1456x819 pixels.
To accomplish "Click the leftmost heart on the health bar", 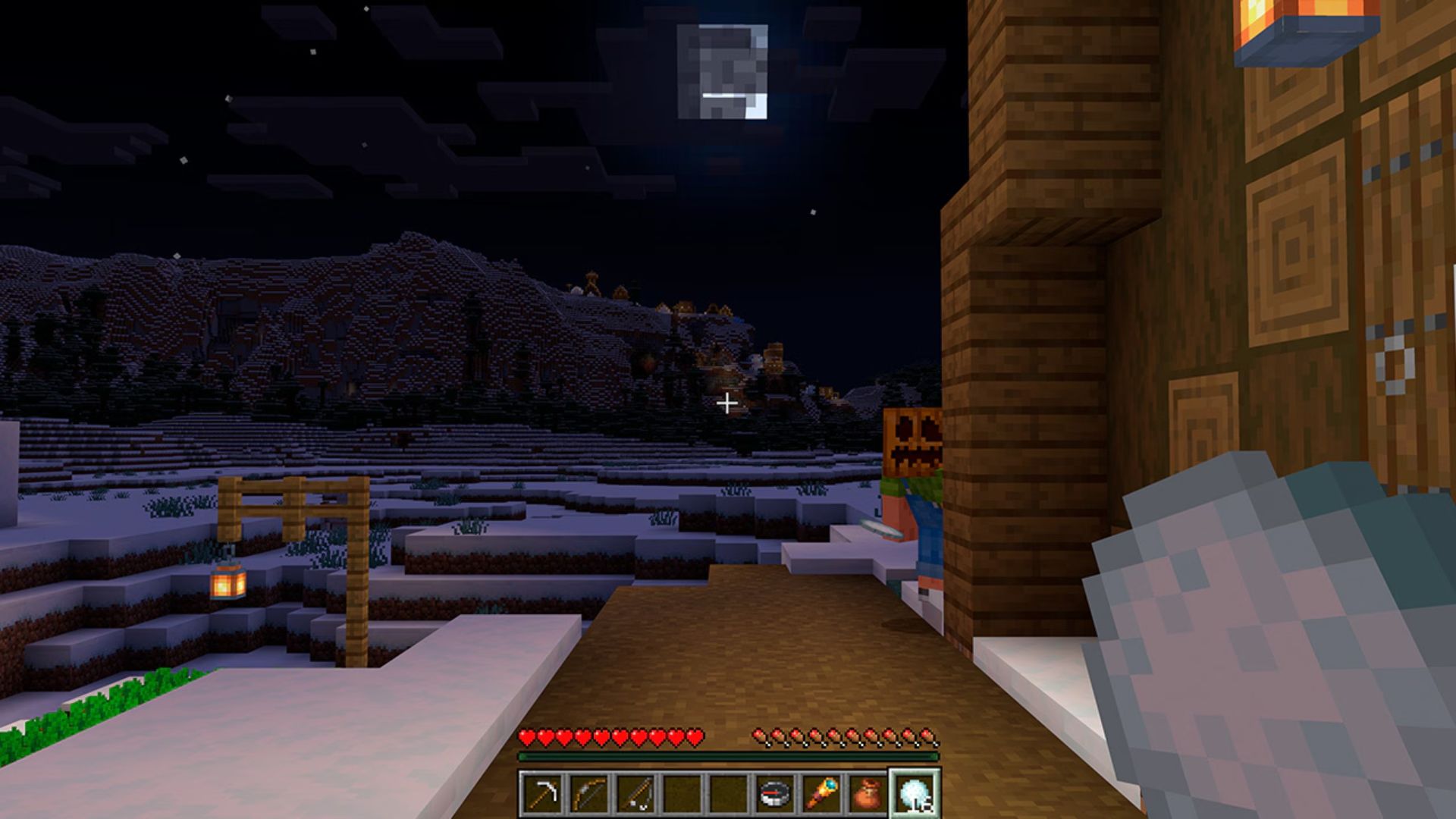I will [x=525, y=736].
